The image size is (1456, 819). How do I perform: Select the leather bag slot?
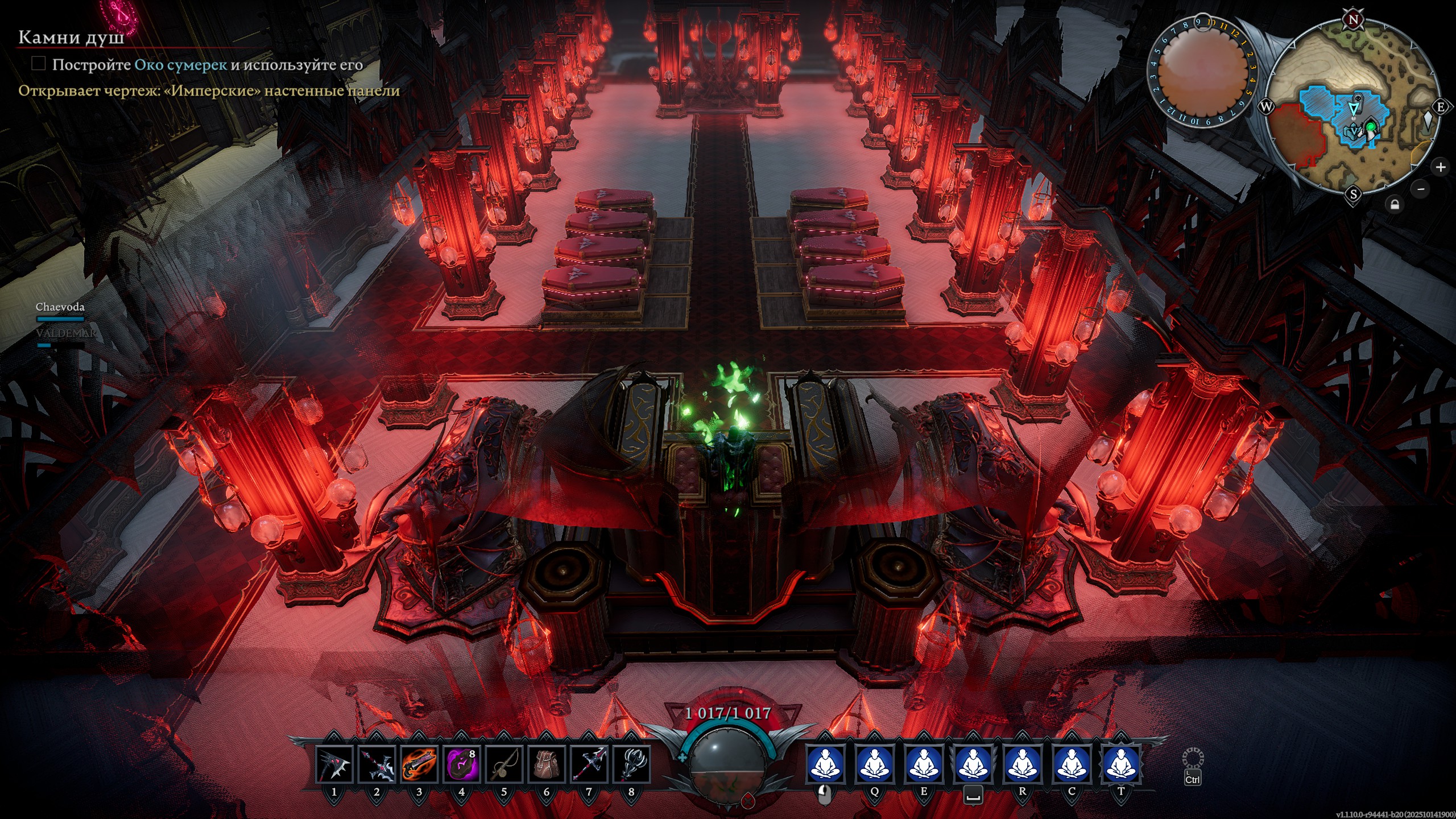click(x=547, y=764)
